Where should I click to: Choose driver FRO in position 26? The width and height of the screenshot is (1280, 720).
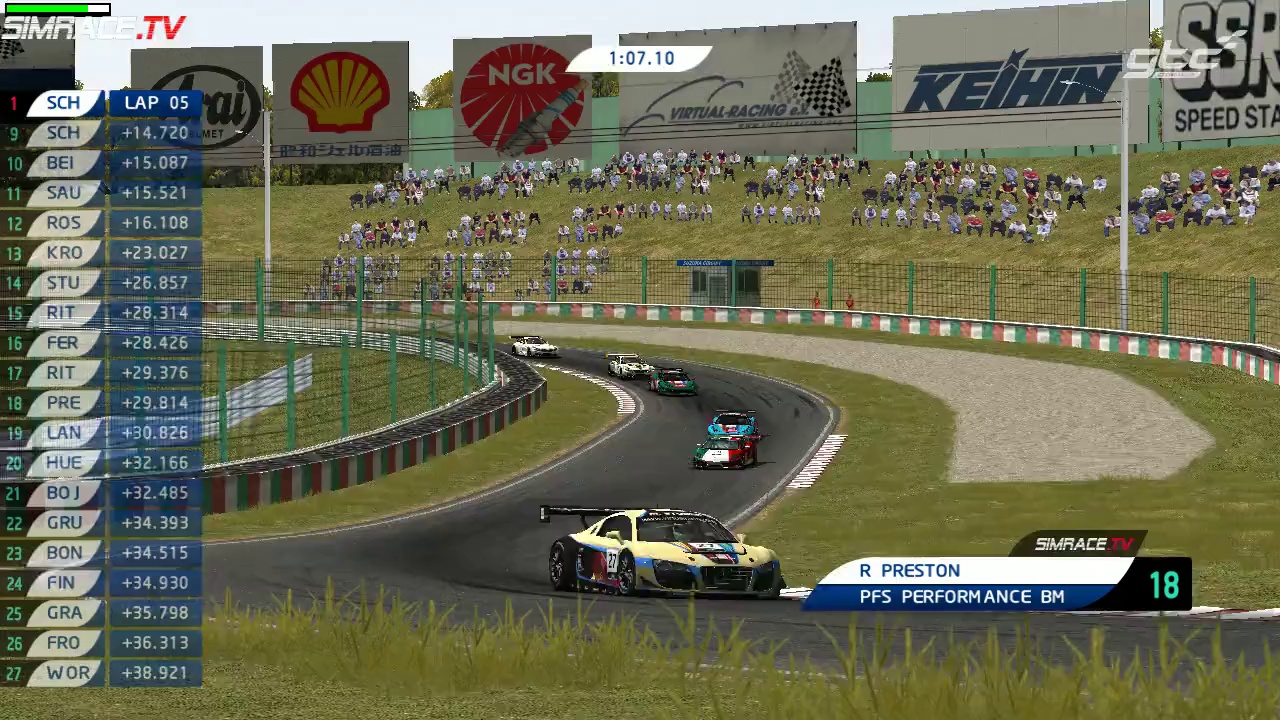coord(64,643)
